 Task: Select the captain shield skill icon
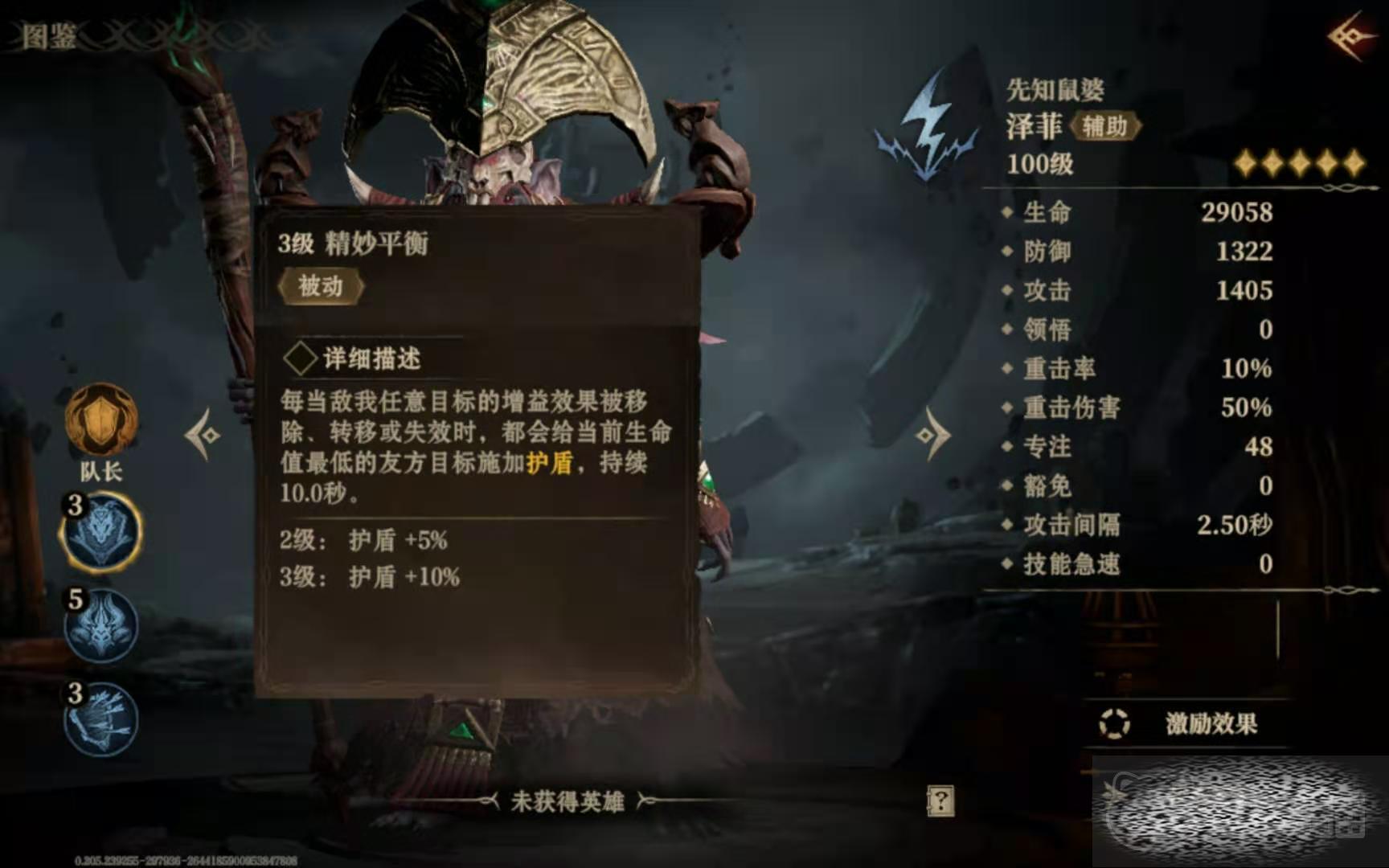pyautogui.click(x=101, y=420)
